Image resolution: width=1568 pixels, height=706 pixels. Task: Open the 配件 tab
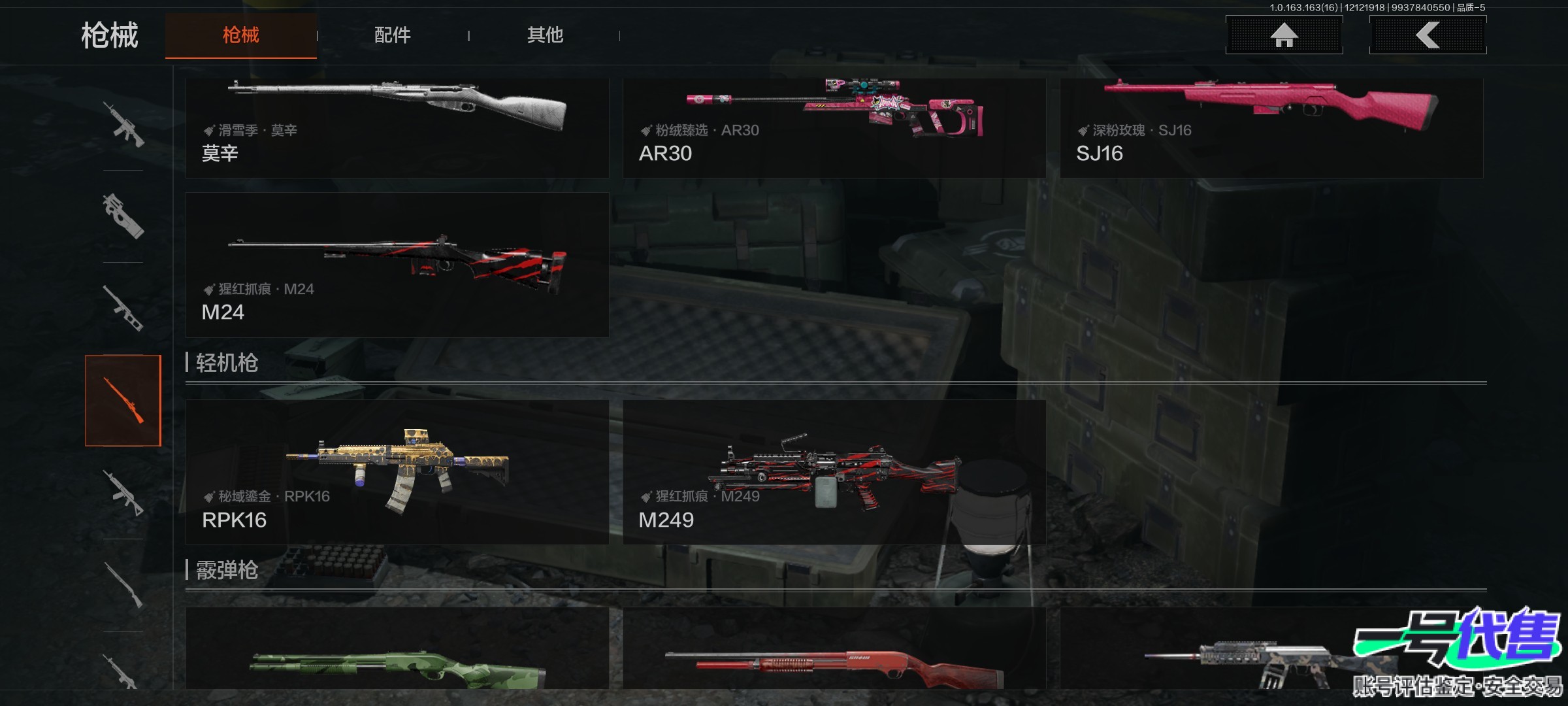tap(392, 35)
